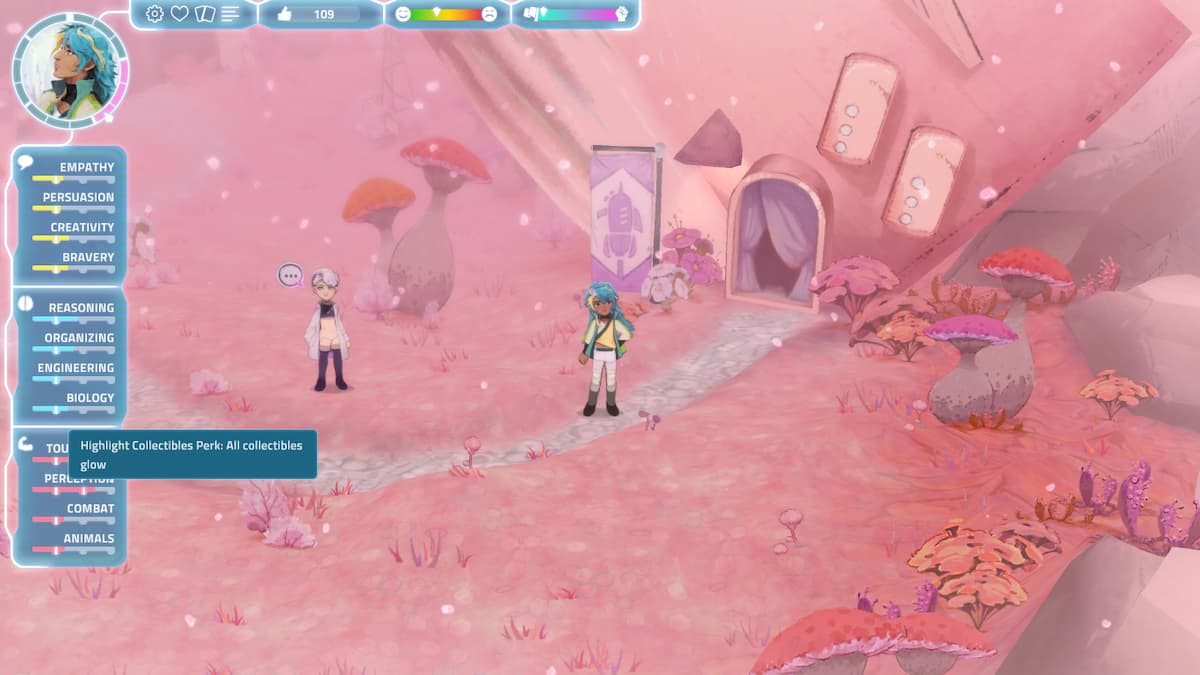Open the heart relationships screen
The height and width of the screenshot is (675, 1200).
pos(180,14)
